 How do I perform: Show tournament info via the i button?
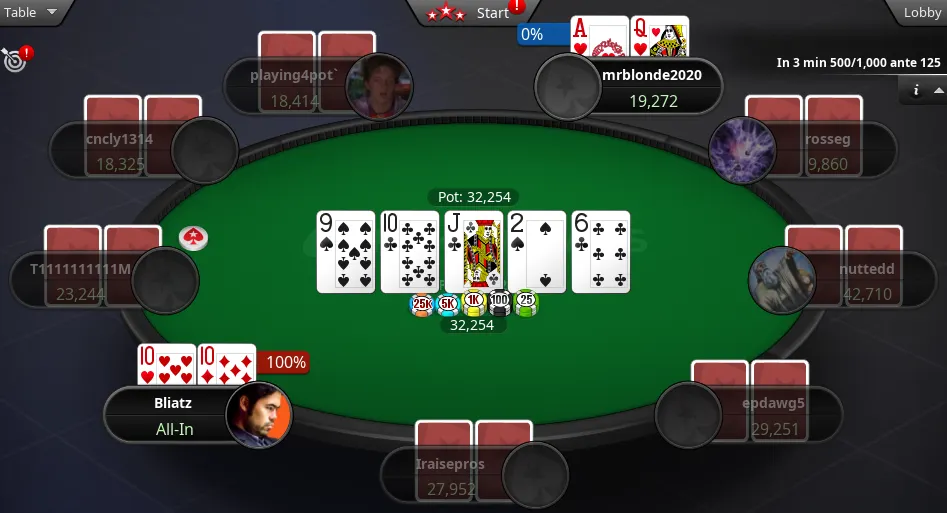point(915,91)
